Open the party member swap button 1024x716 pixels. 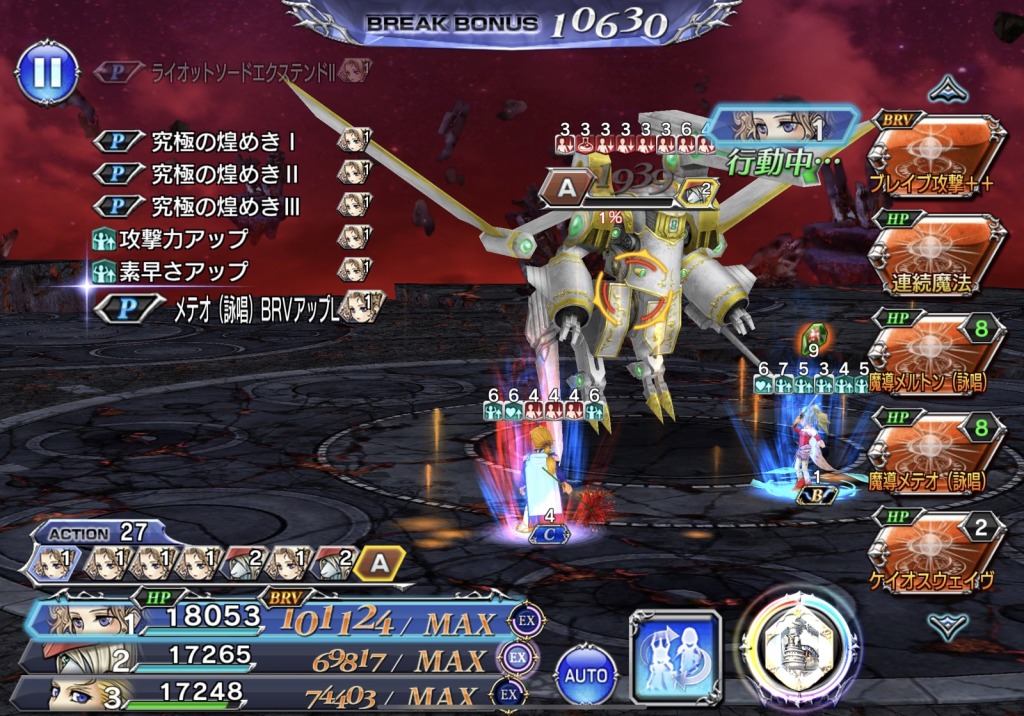click(674, 657)
